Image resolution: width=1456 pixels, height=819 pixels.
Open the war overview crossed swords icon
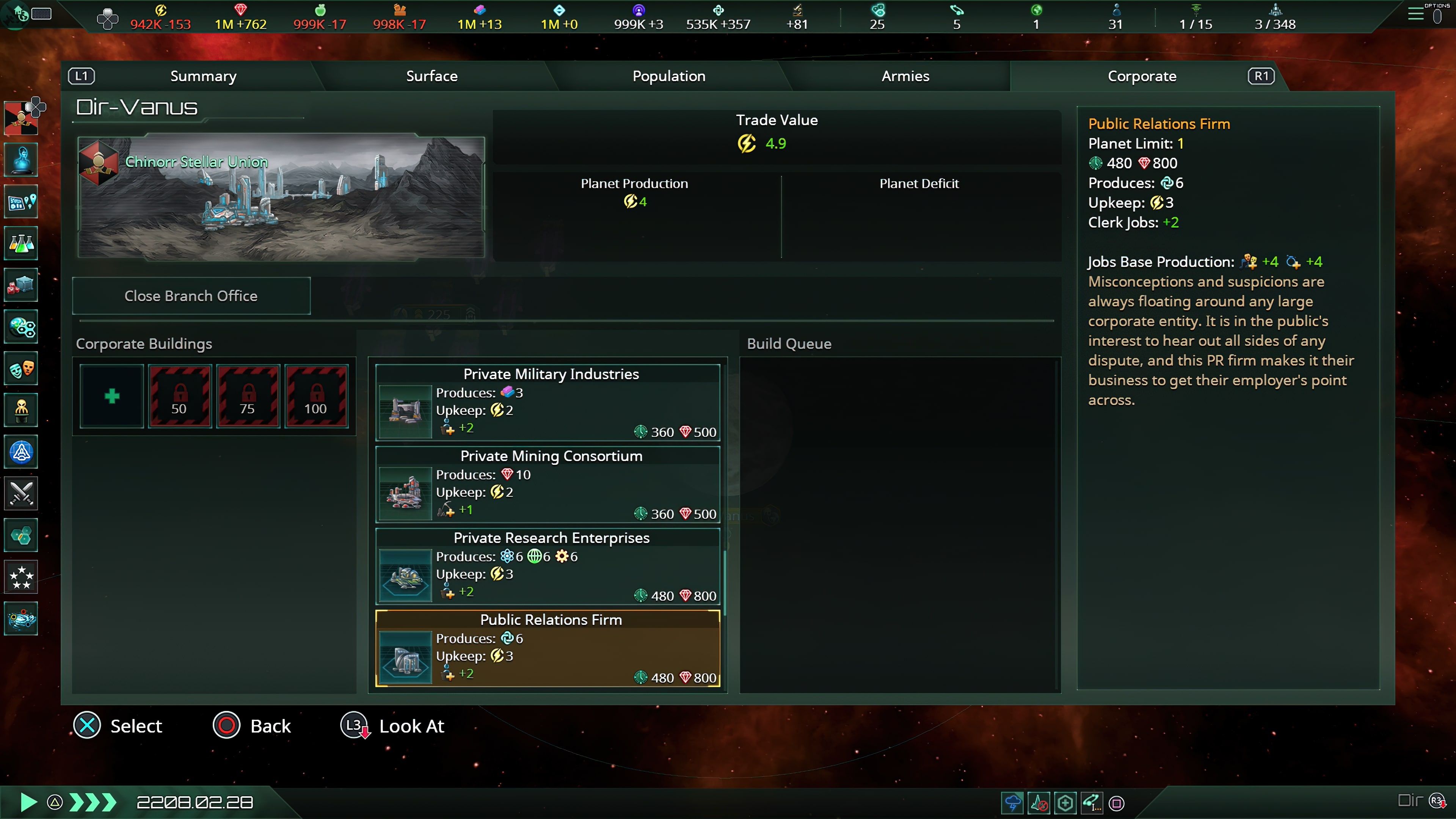[21, 493]
